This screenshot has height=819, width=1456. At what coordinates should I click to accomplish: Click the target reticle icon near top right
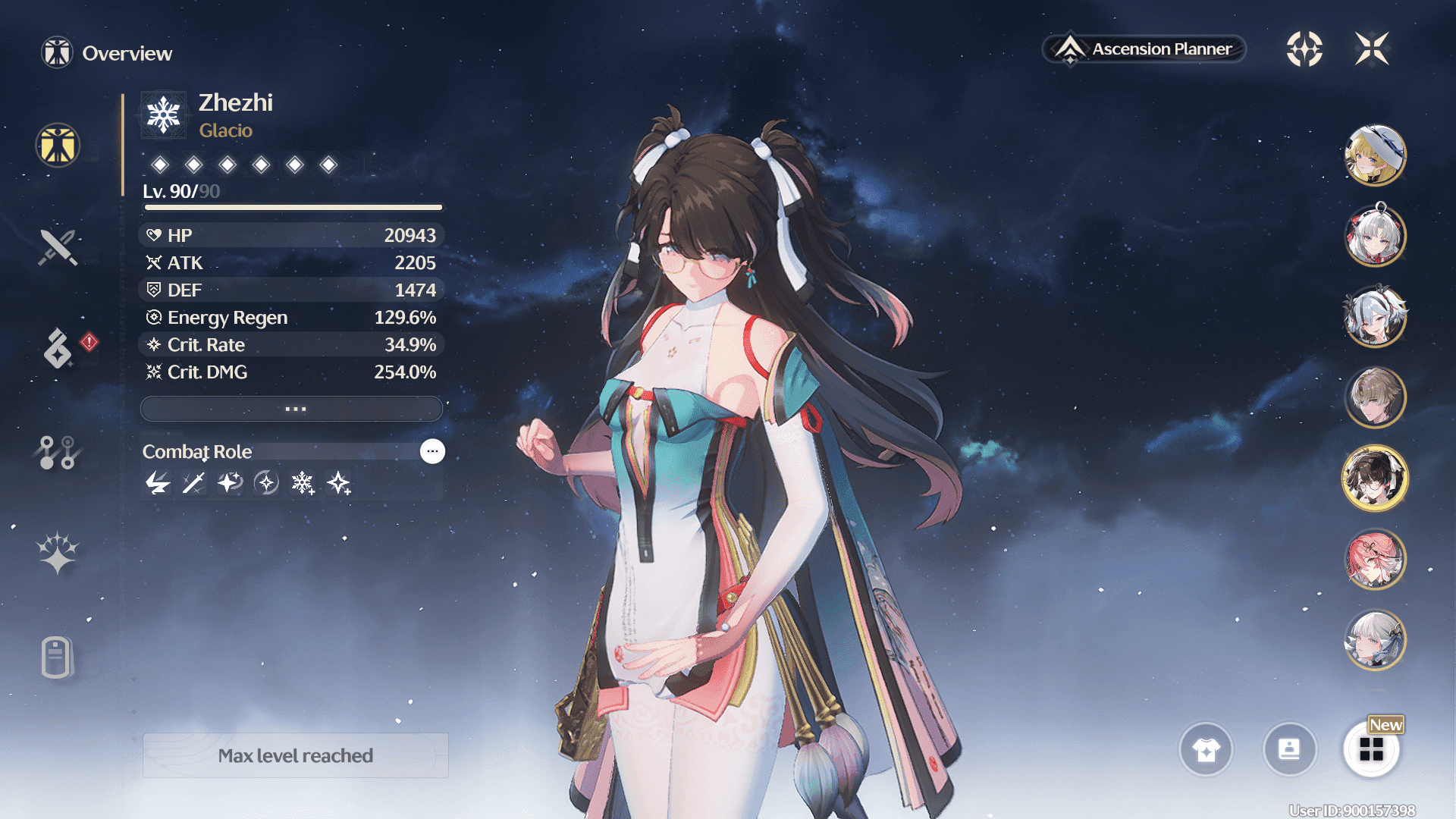point(1304,49)
